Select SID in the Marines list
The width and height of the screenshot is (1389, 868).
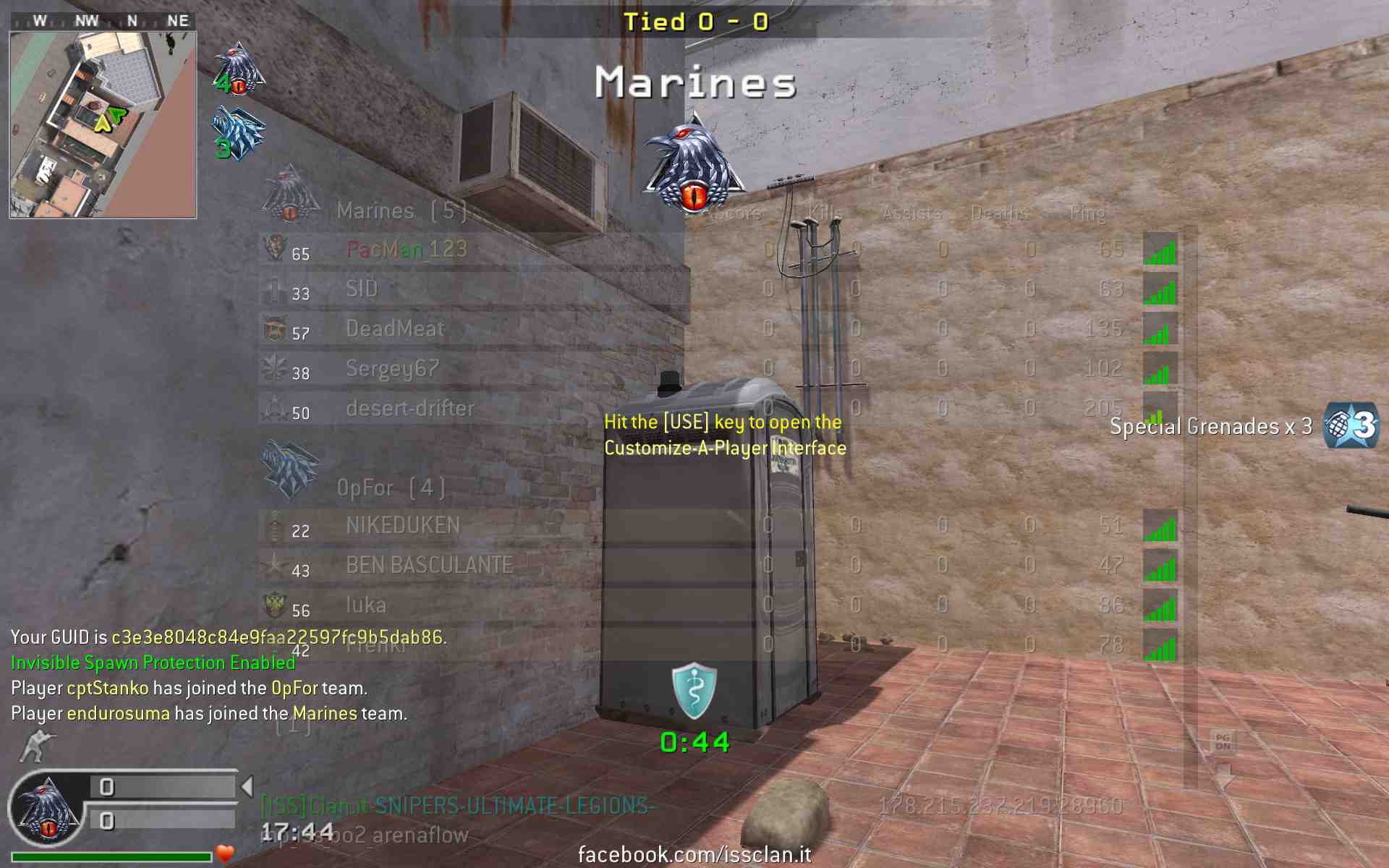point(362,289)
